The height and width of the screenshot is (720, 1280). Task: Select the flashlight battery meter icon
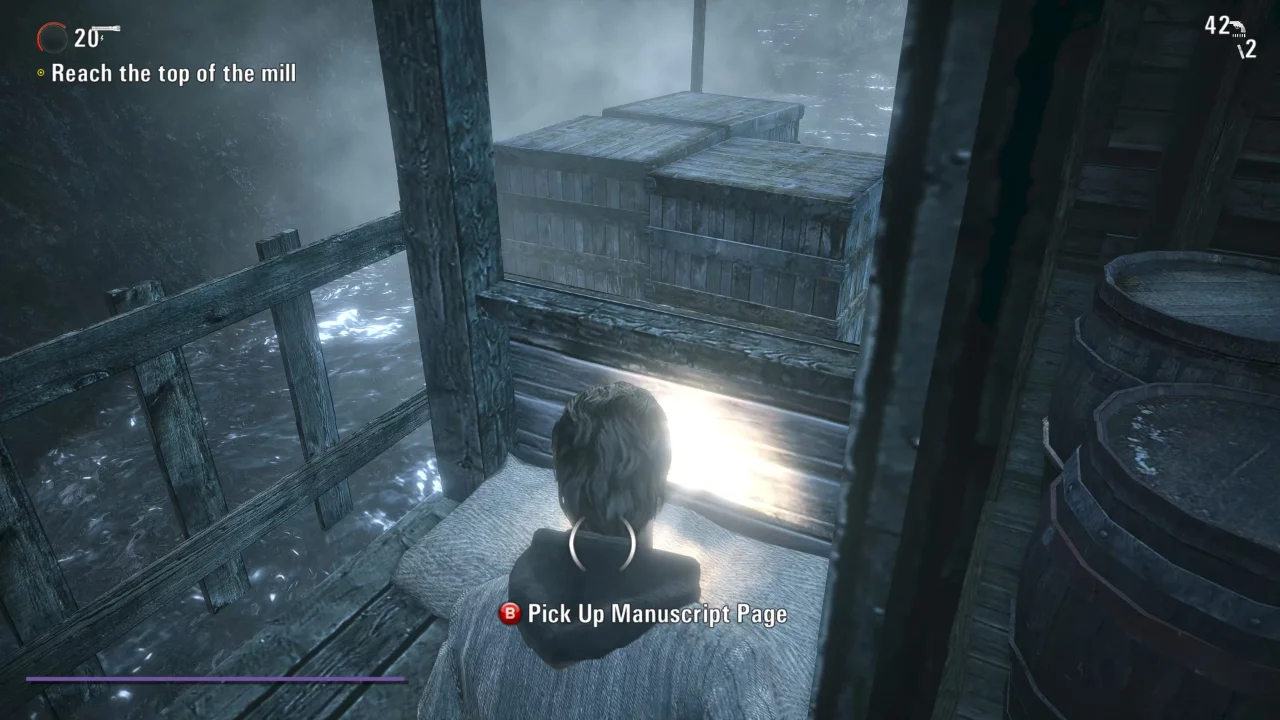tap(52, 38)
